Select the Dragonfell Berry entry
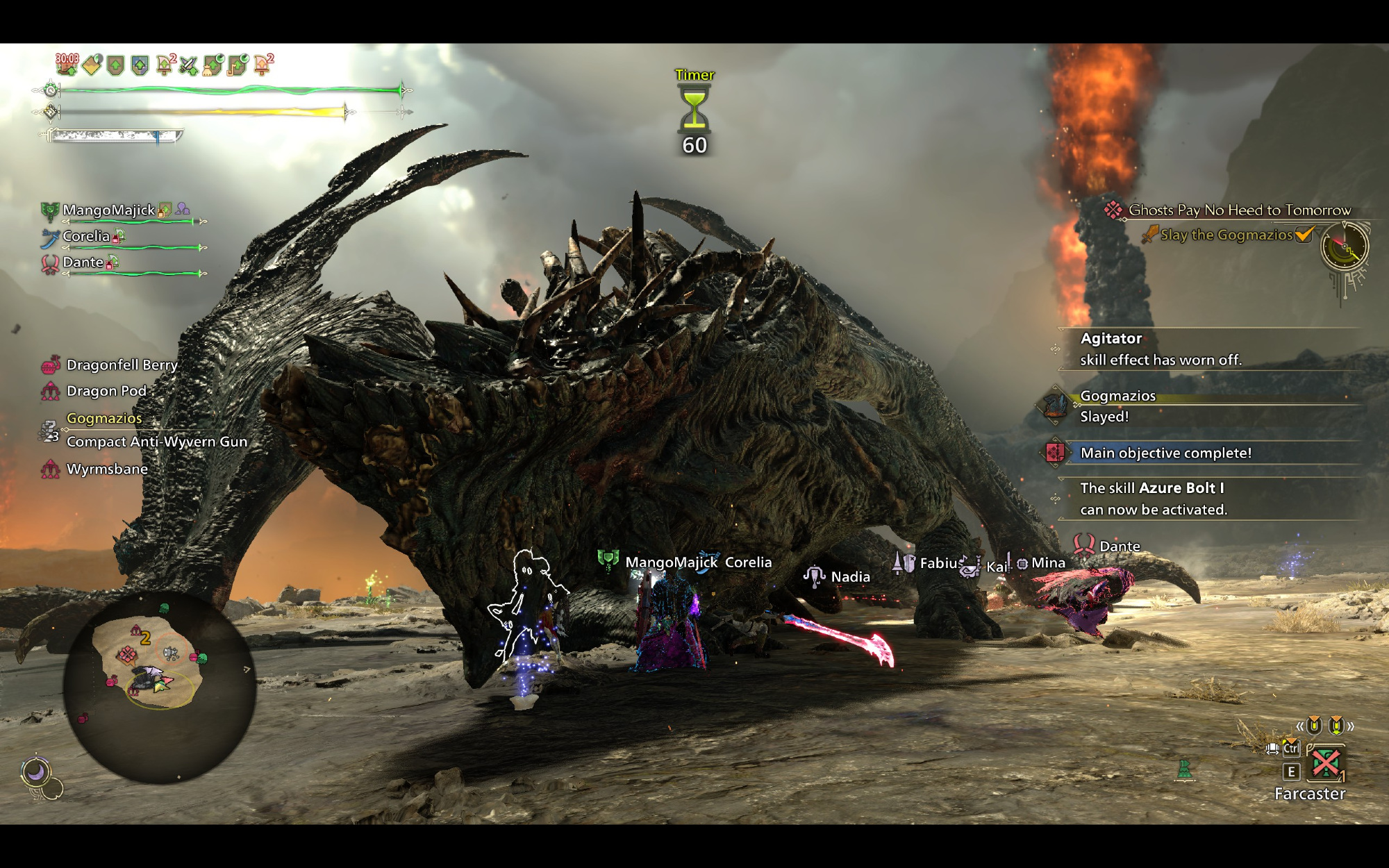Viewport: 1389px width, 868px height. point(122,365)
